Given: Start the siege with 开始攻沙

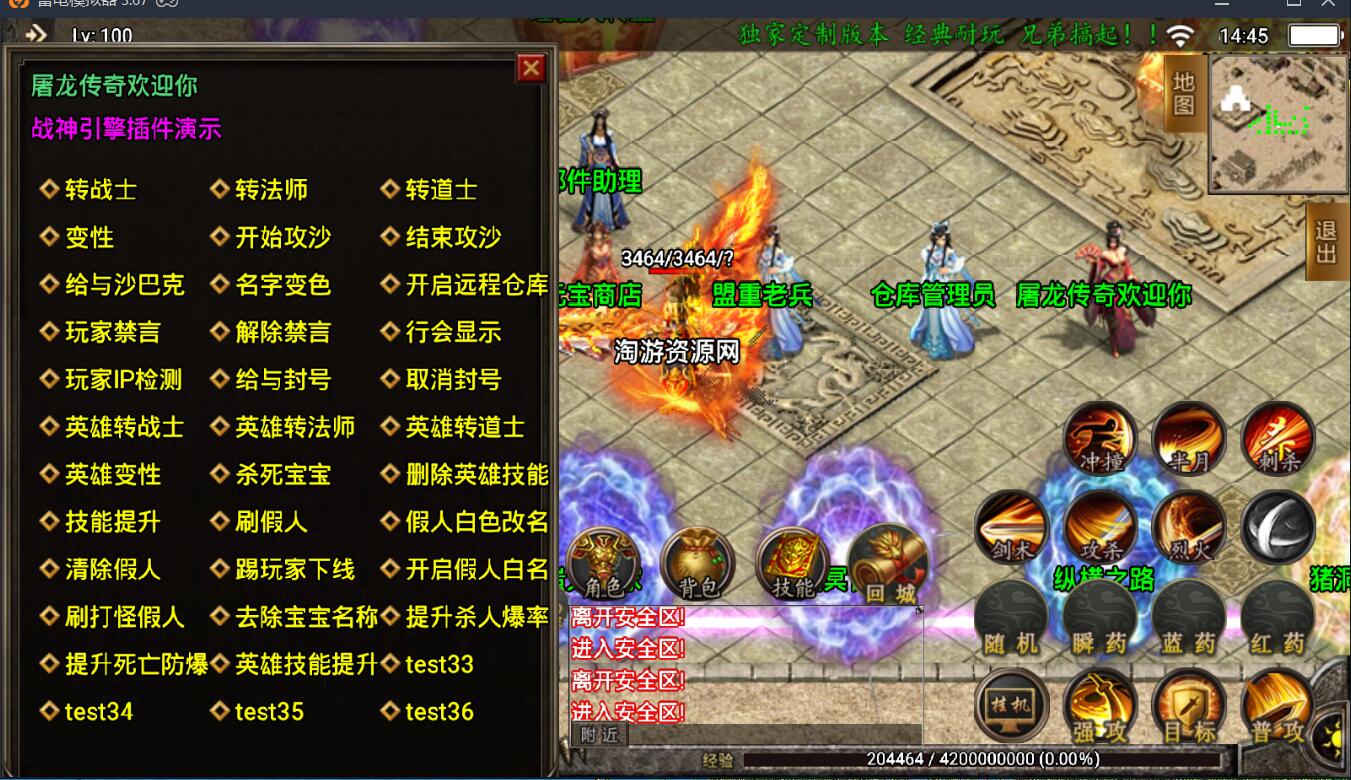Looking at the screenshot, I should click(282, 238).
